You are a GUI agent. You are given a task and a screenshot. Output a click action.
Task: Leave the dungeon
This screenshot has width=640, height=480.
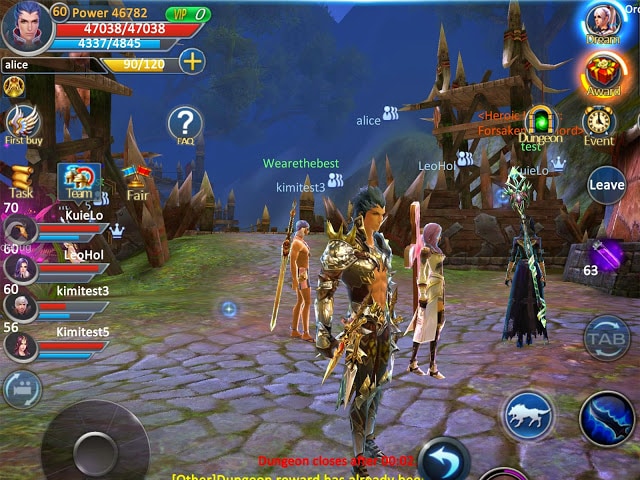click(606, 185)
